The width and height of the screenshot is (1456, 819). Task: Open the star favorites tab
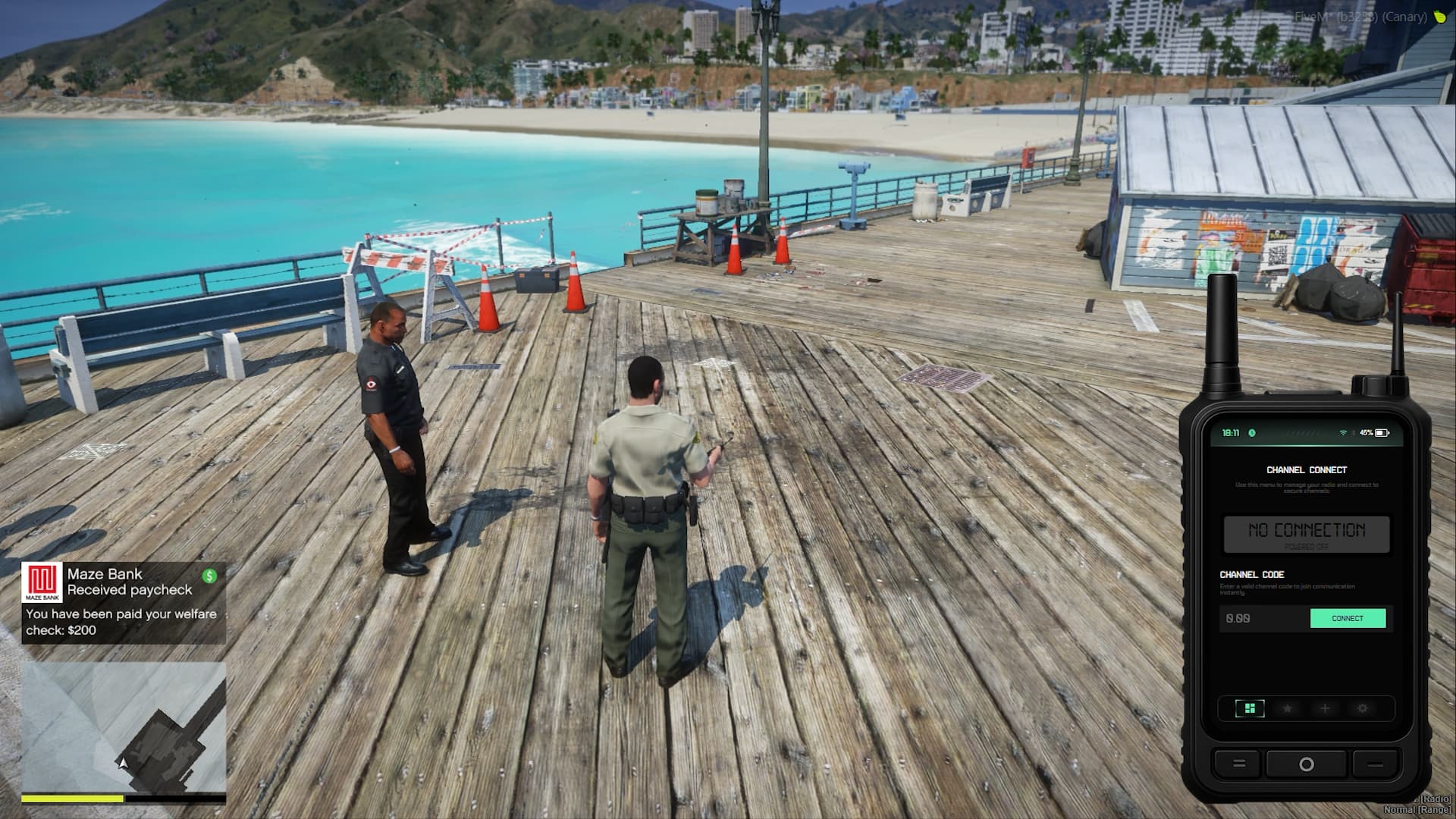[x=1287, y=708]
